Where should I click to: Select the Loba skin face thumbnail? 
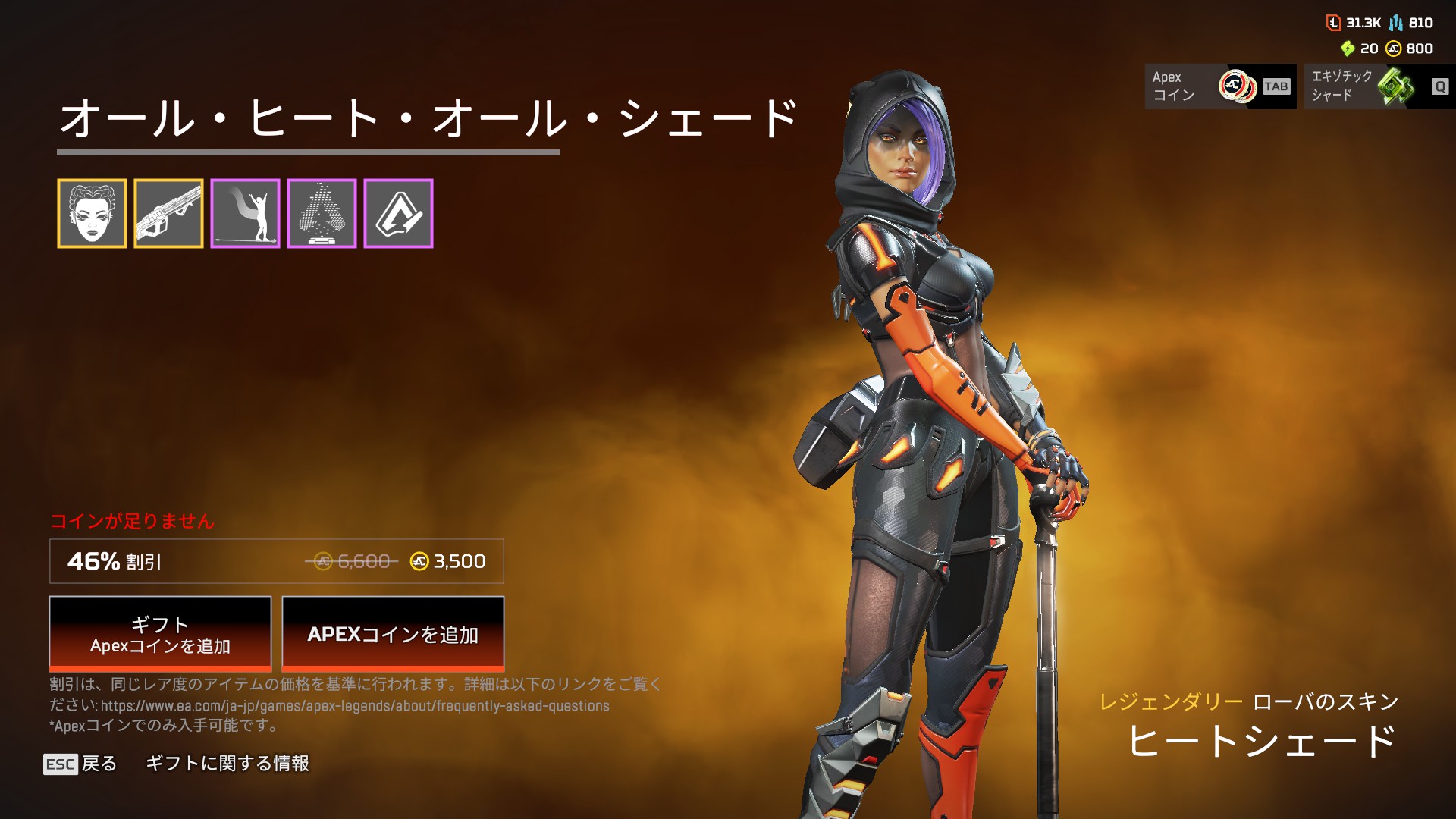pos(92,214)
